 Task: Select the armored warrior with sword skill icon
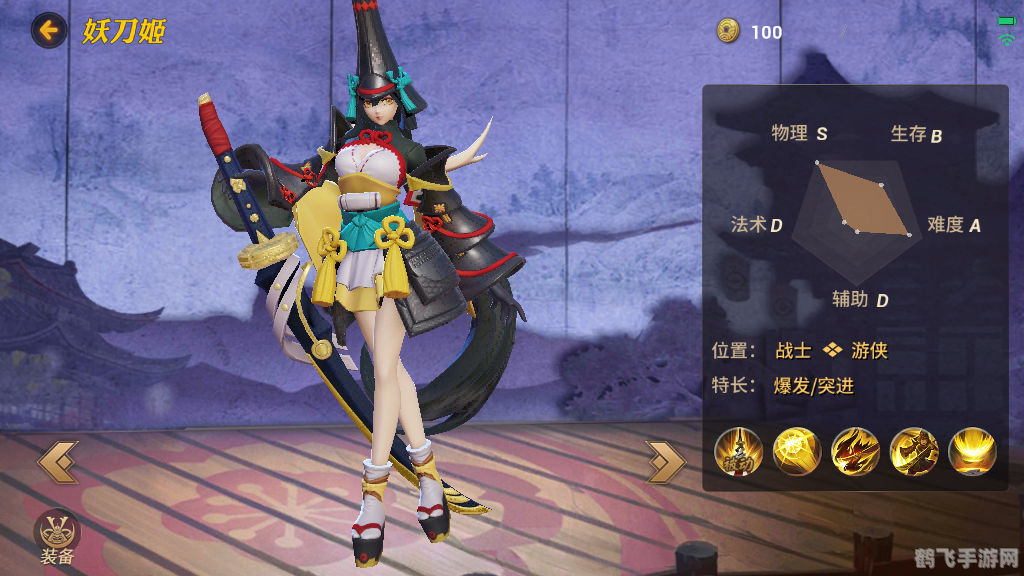tap(913, 451)
